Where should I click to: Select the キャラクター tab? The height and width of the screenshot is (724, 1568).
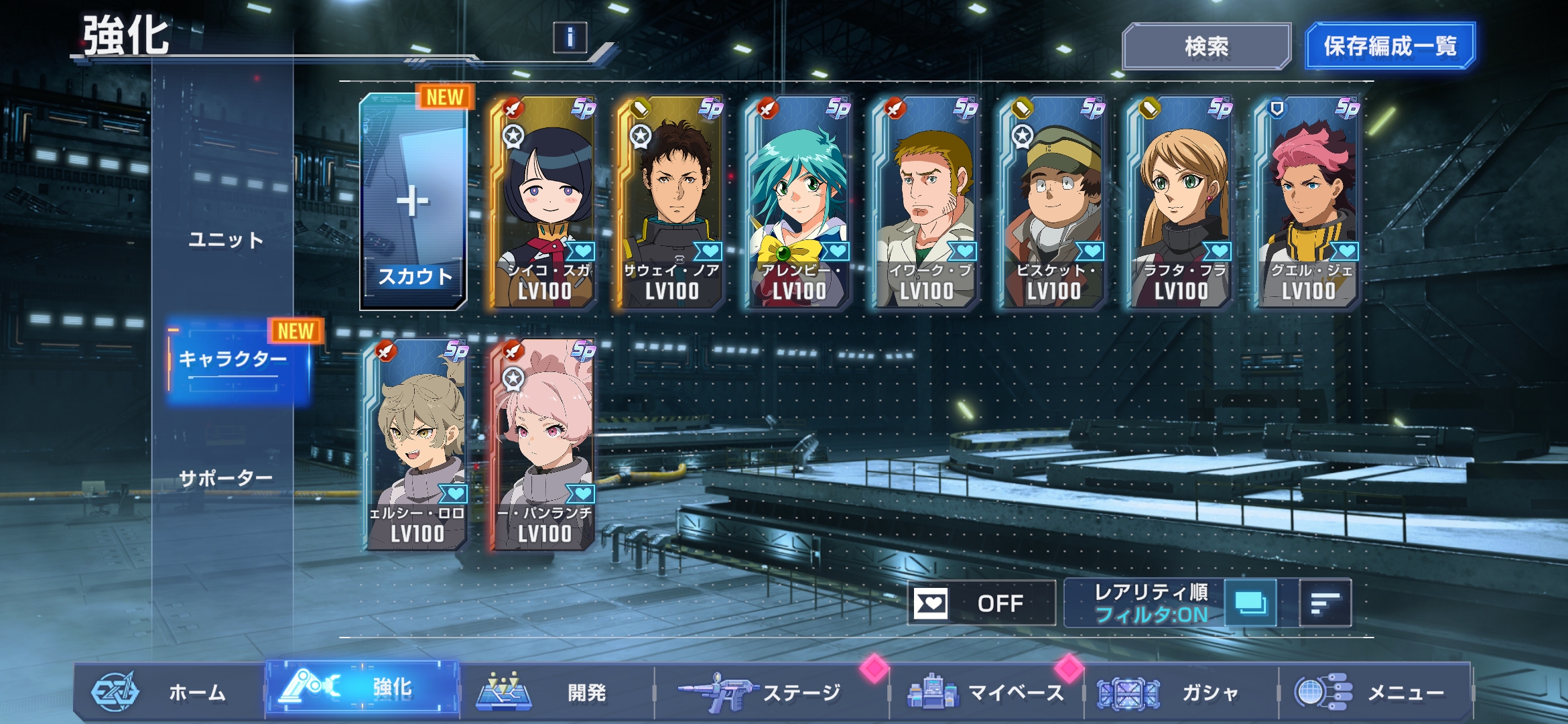pos(233,360)
